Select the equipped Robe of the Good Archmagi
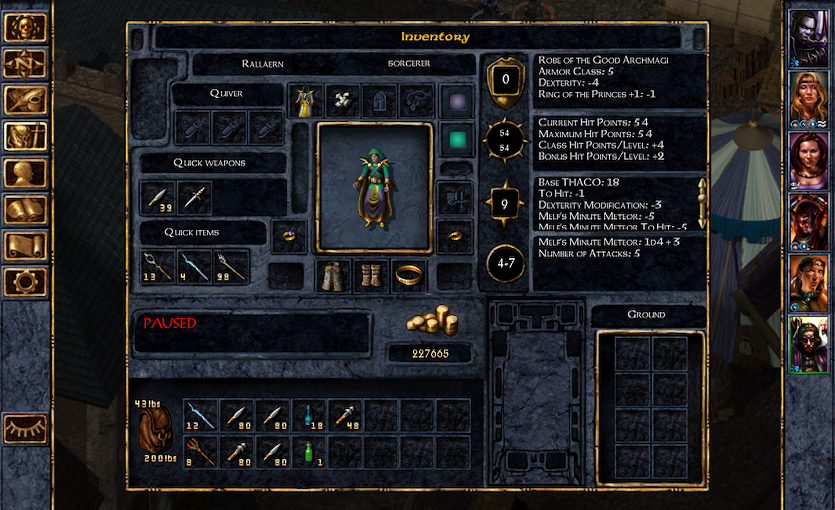 [303, 101]
